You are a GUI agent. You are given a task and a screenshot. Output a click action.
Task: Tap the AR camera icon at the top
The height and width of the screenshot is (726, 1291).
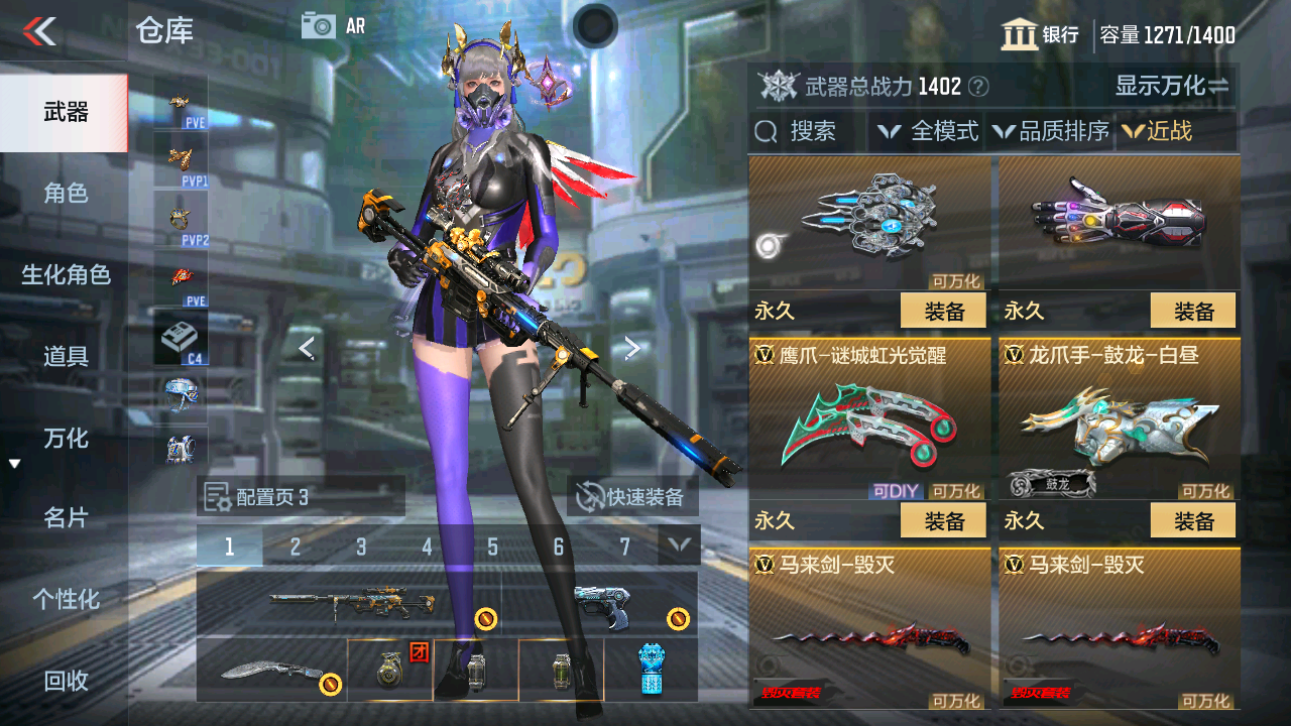coord(320,27)
